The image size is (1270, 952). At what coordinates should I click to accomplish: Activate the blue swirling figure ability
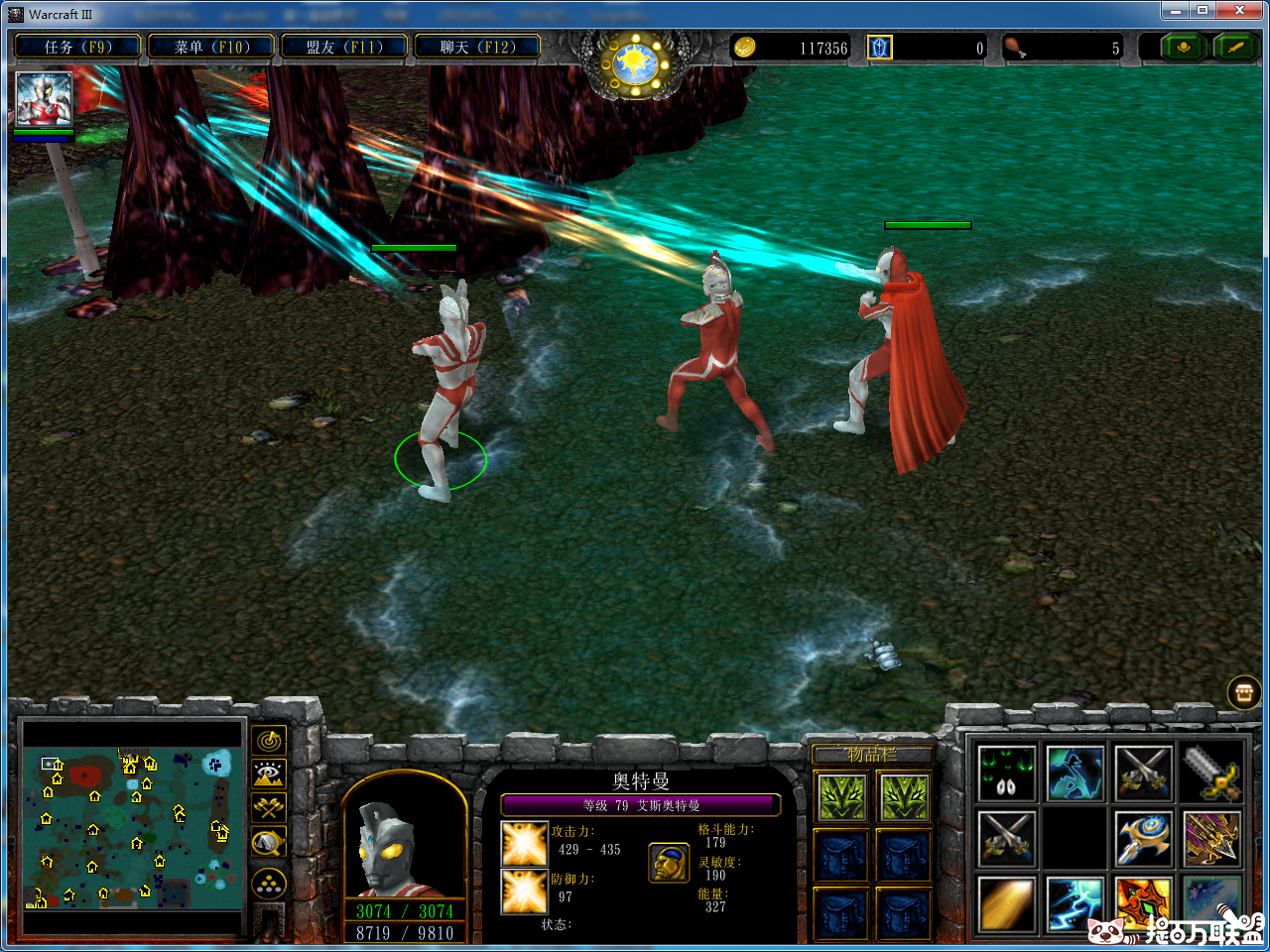(1075, 773)
